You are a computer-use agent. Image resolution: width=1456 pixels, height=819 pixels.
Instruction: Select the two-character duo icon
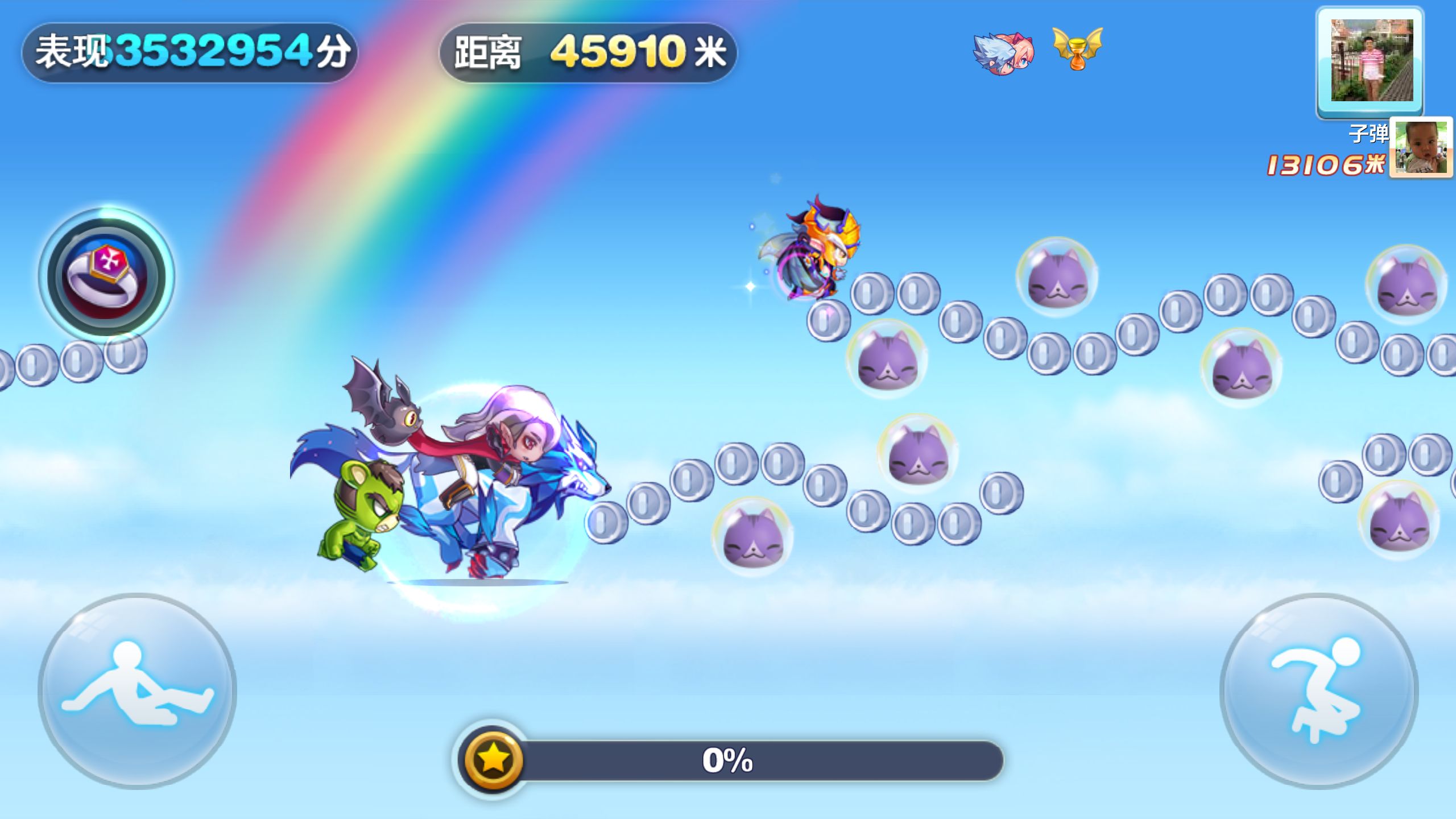click(x=1003, y=53)
